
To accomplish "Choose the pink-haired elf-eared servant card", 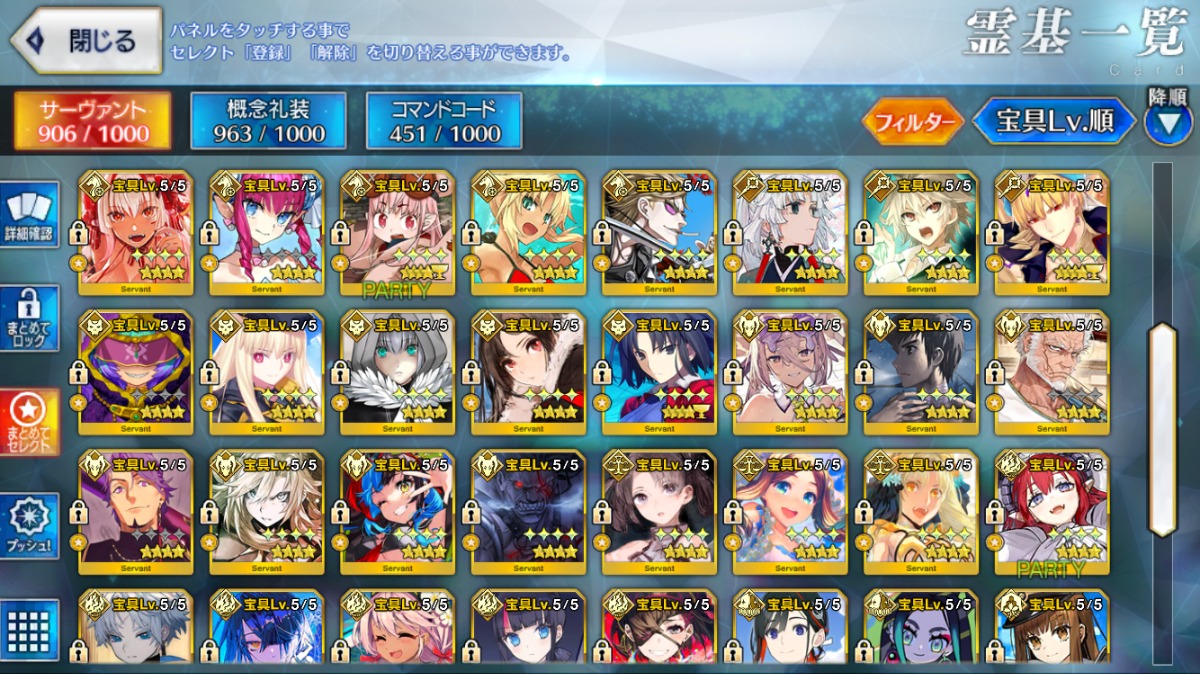I will (x=266, y=232).
